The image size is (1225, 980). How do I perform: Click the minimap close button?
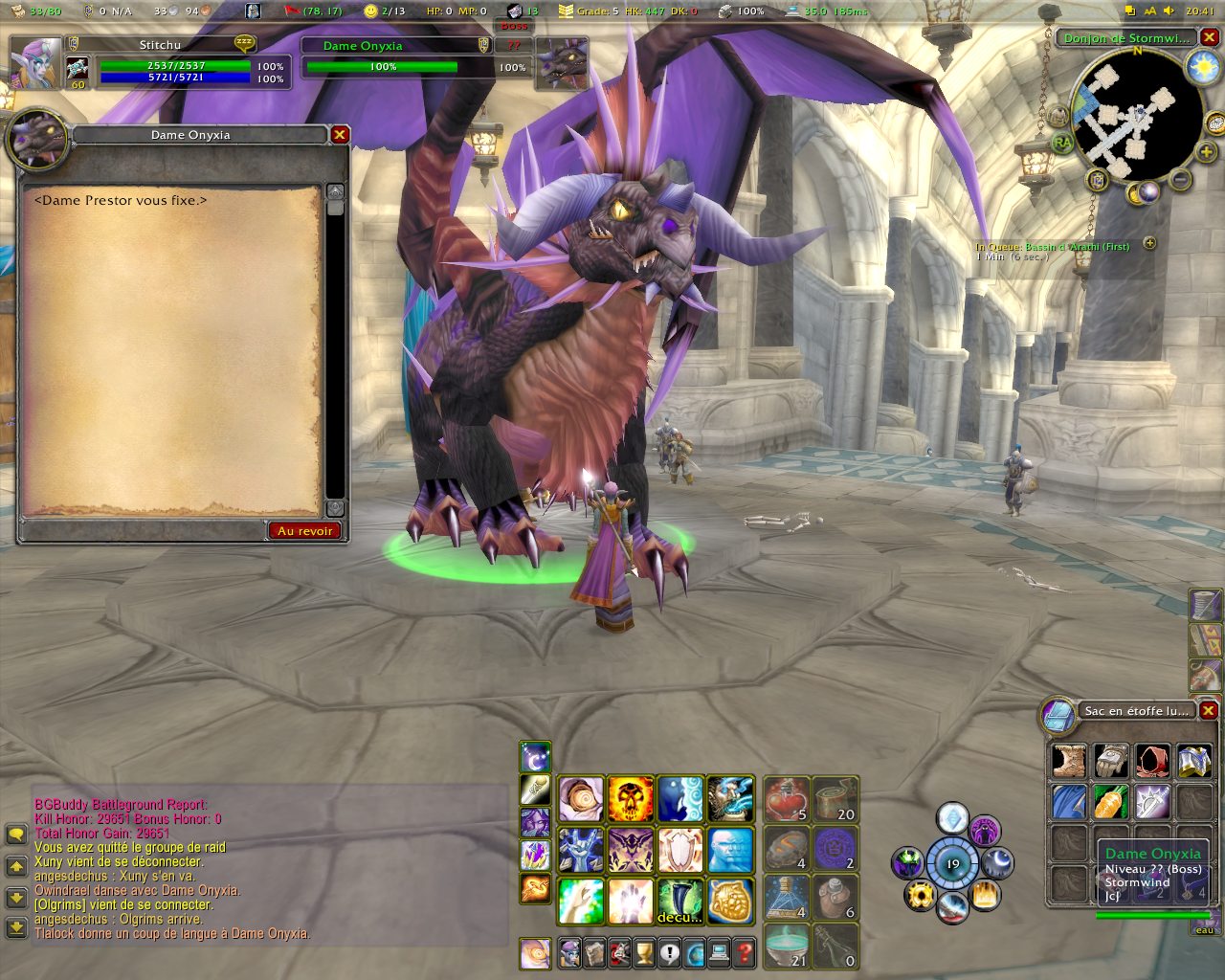[1209, 38]
